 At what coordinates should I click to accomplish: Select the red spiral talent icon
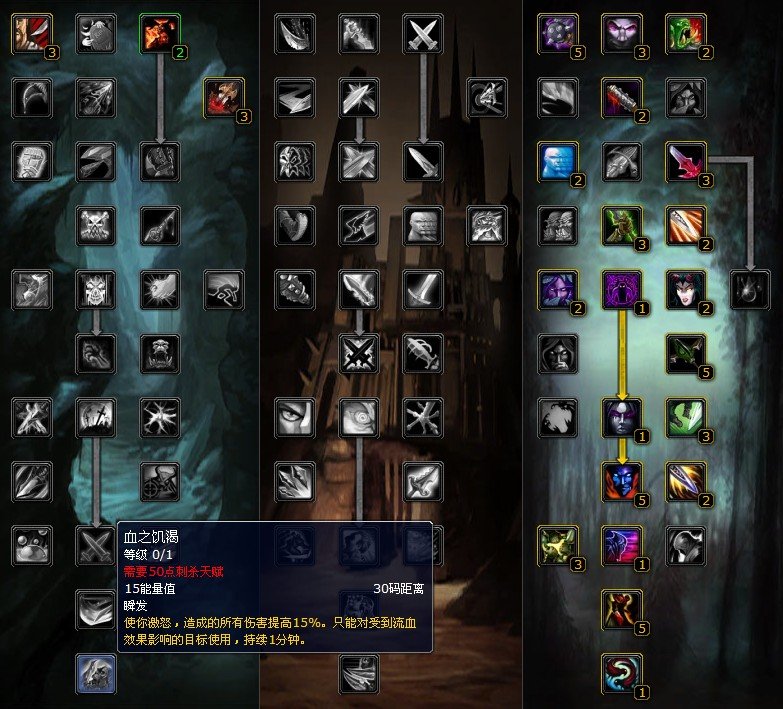621,673
